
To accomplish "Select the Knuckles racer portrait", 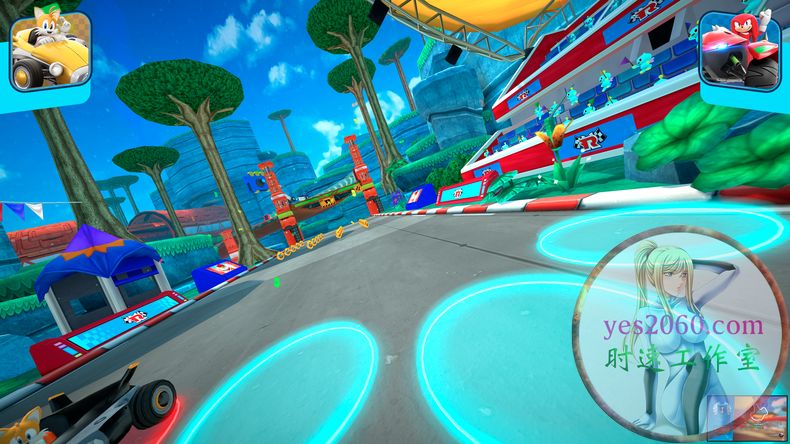I will [740, 50].
